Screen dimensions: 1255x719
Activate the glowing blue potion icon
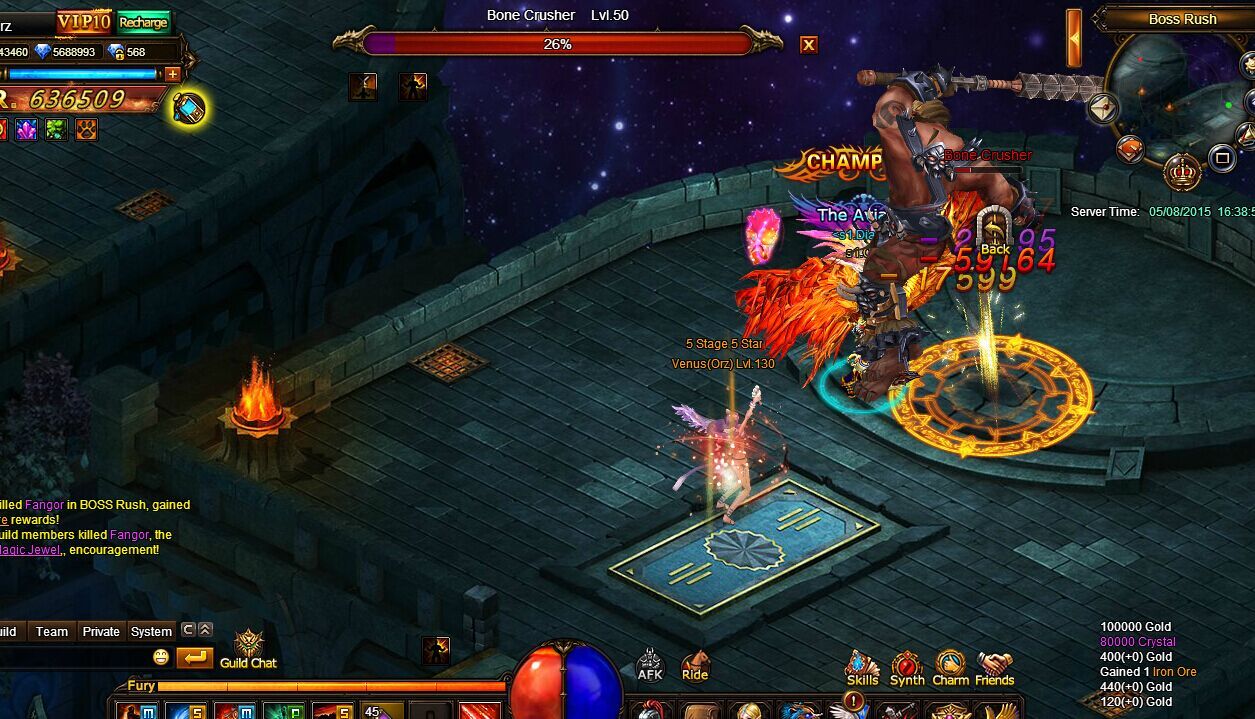[x=188, y=108]
